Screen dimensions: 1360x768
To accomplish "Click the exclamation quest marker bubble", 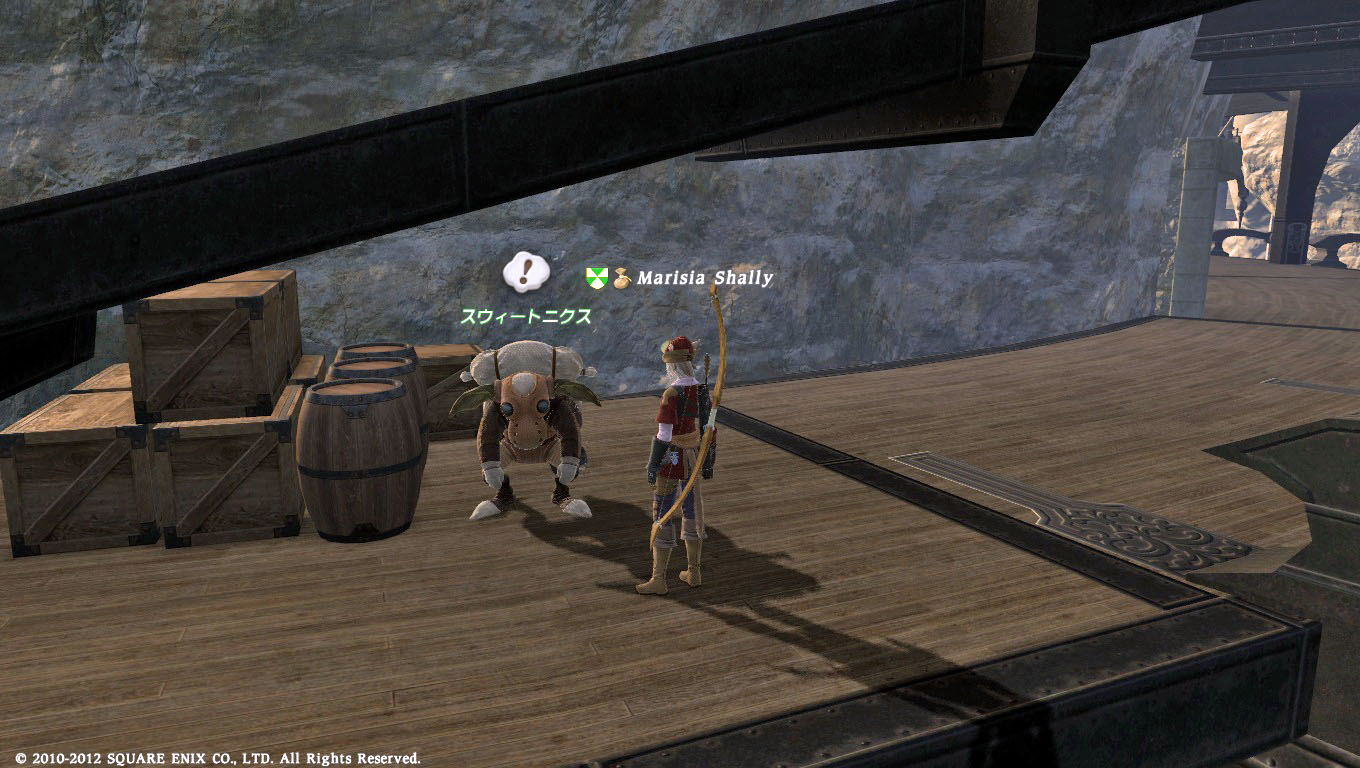I will pos(526,270).
